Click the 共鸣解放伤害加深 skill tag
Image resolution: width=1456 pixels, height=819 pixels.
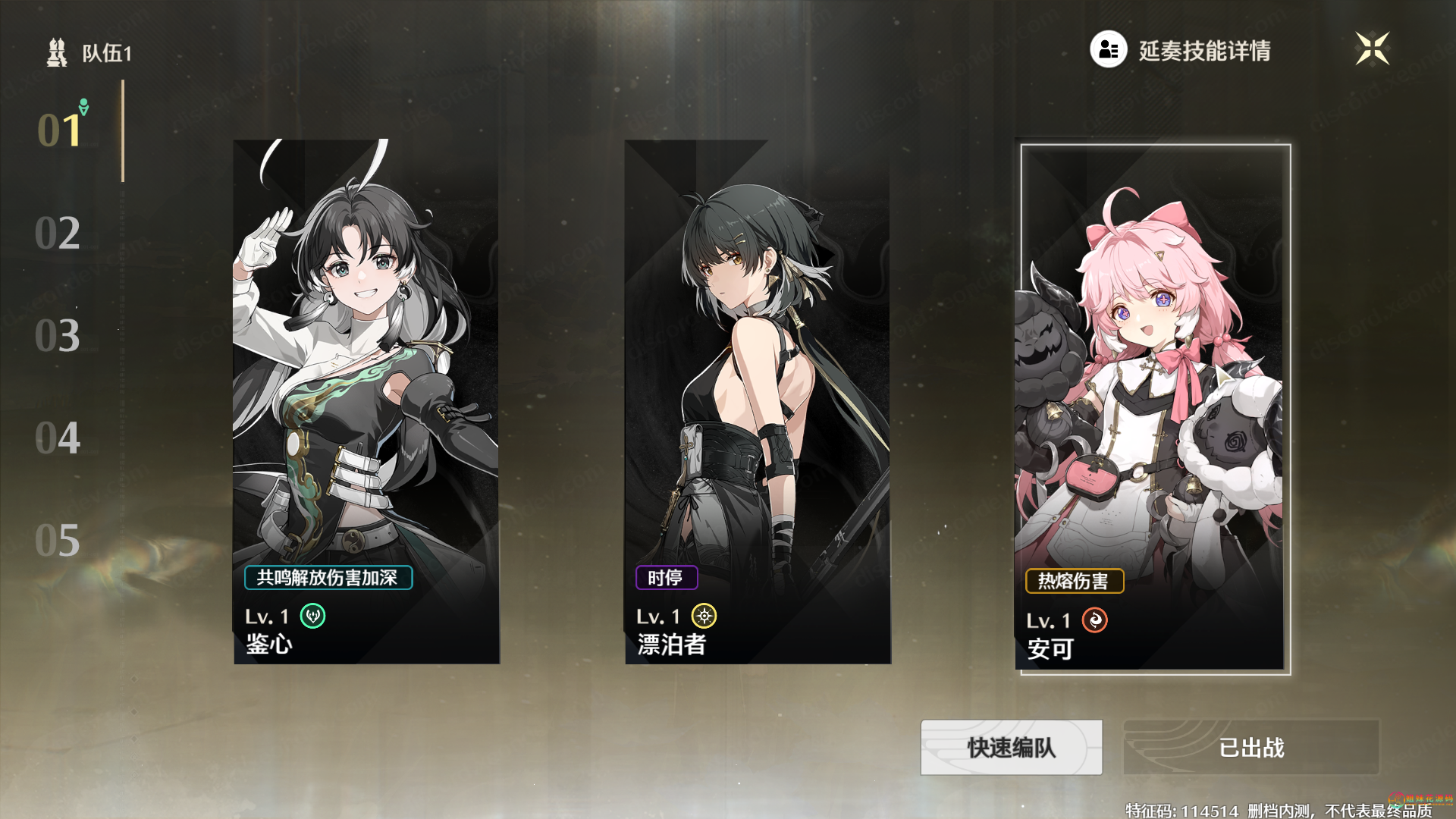[328, 578]
